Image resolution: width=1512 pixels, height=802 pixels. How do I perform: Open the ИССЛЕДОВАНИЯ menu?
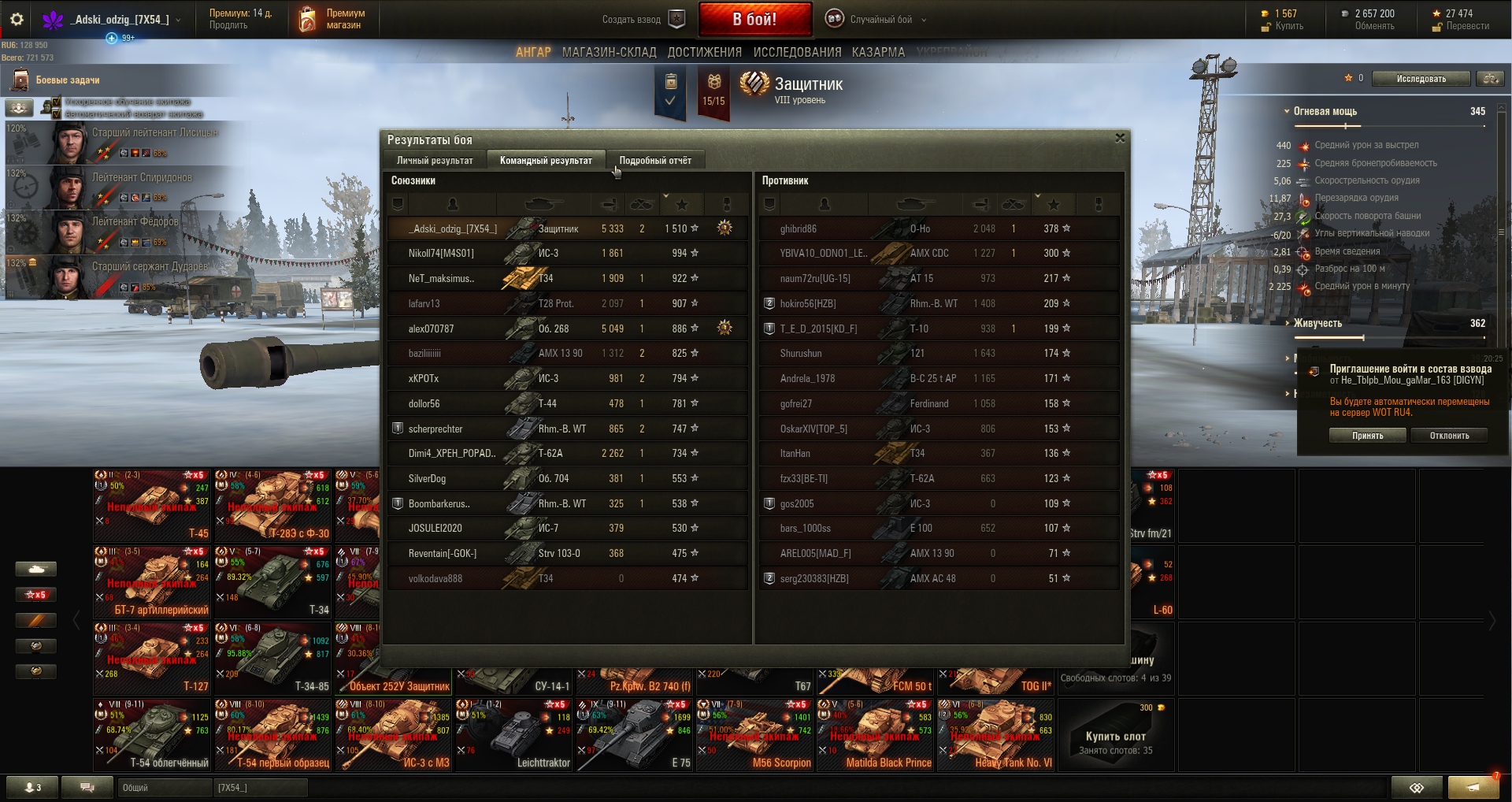point(797,52)
